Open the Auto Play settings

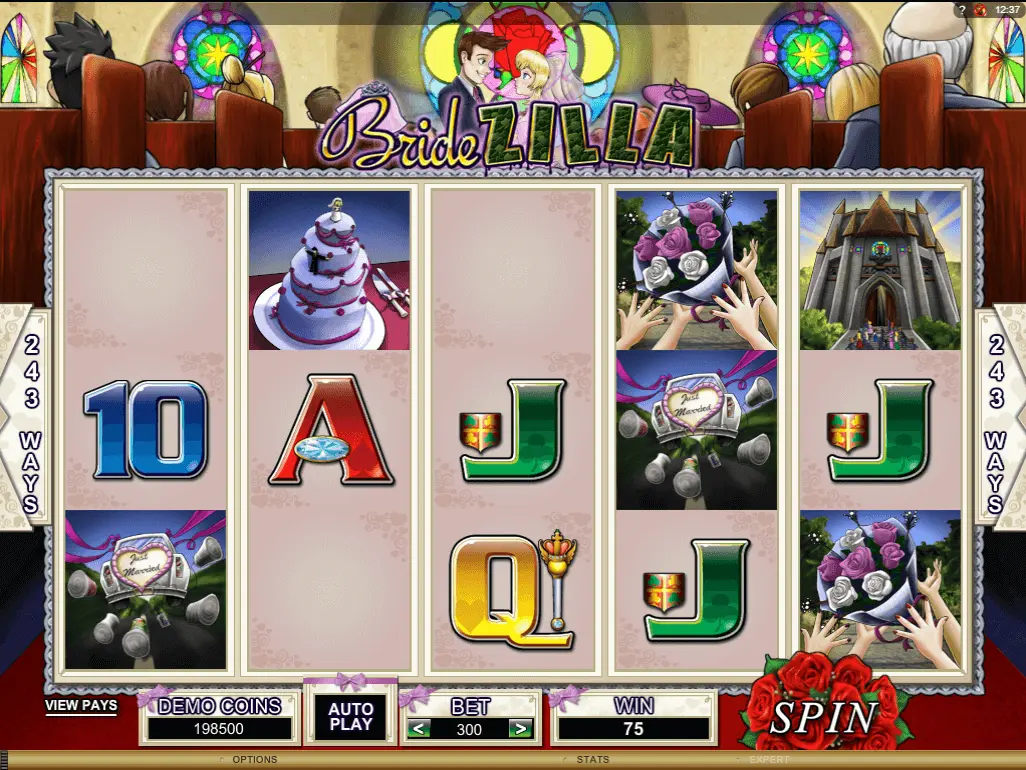pos(350,716)
